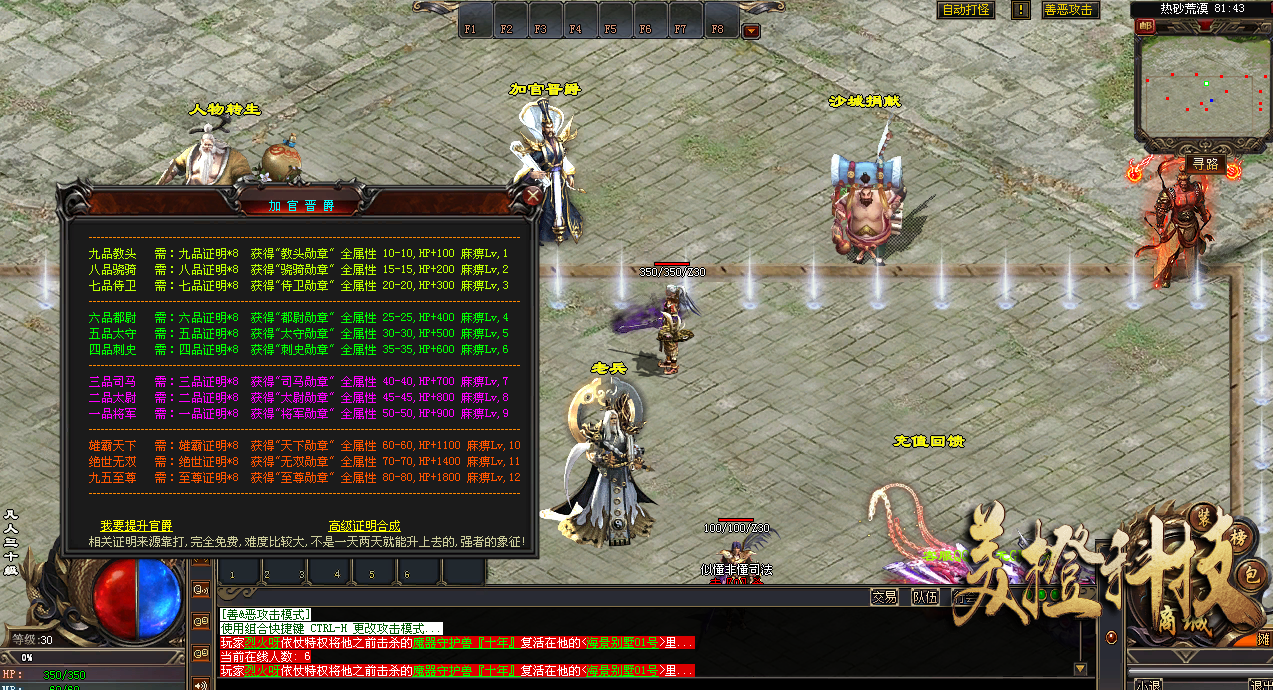Close the 加官晋爵 dialog window

point(534,196)
